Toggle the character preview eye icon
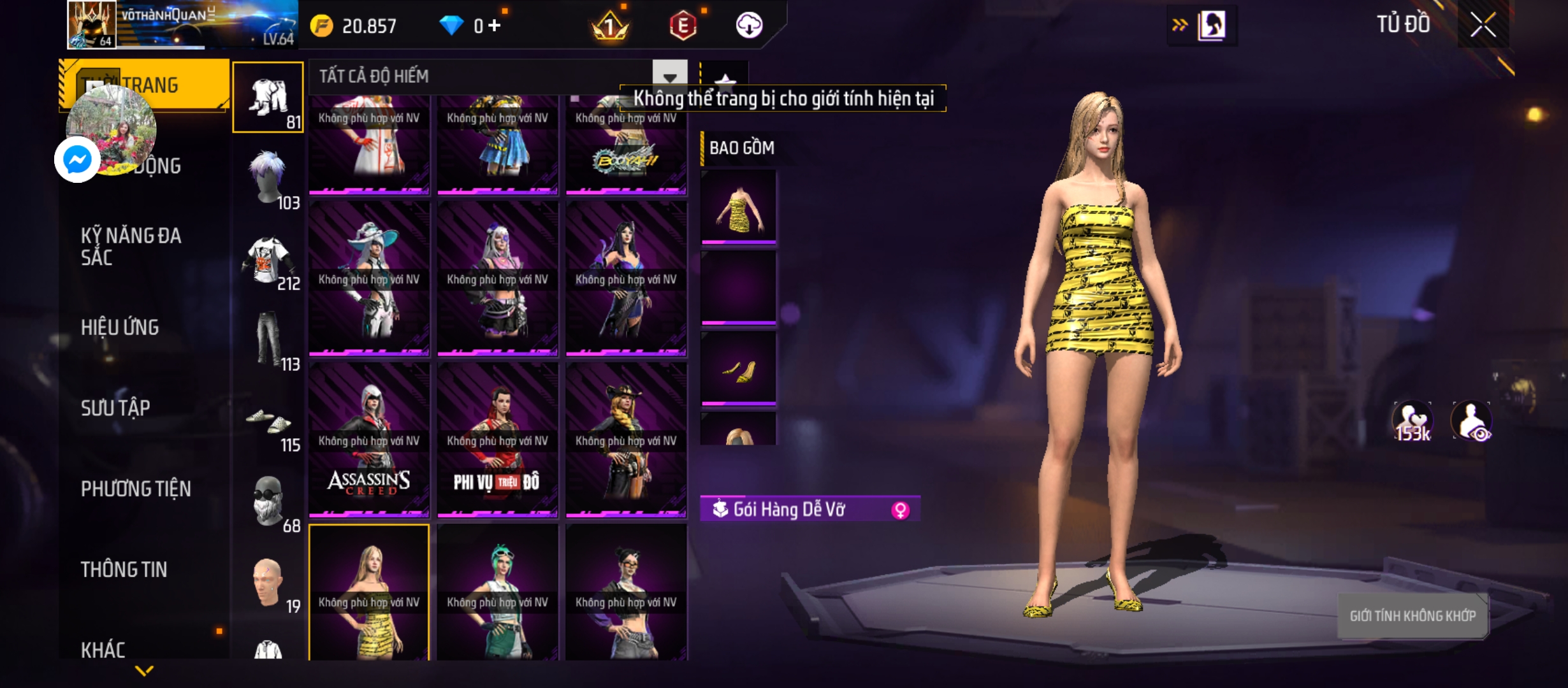Screen dimensions: 1568x688 click(1471, 422)
